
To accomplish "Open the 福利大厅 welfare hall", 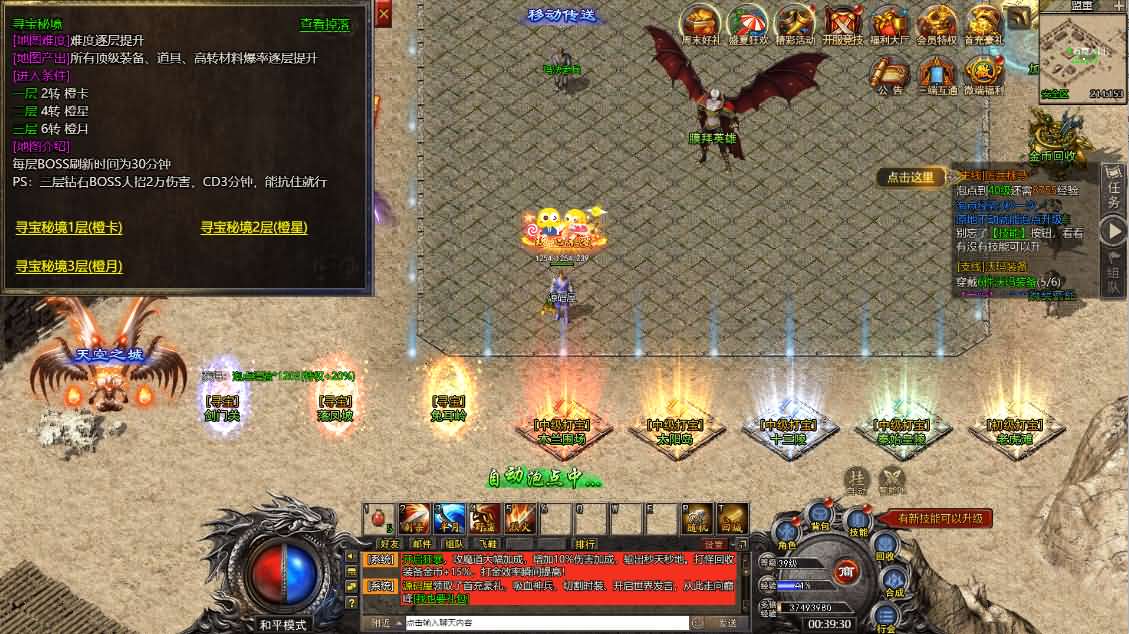I will pos(888,26).
